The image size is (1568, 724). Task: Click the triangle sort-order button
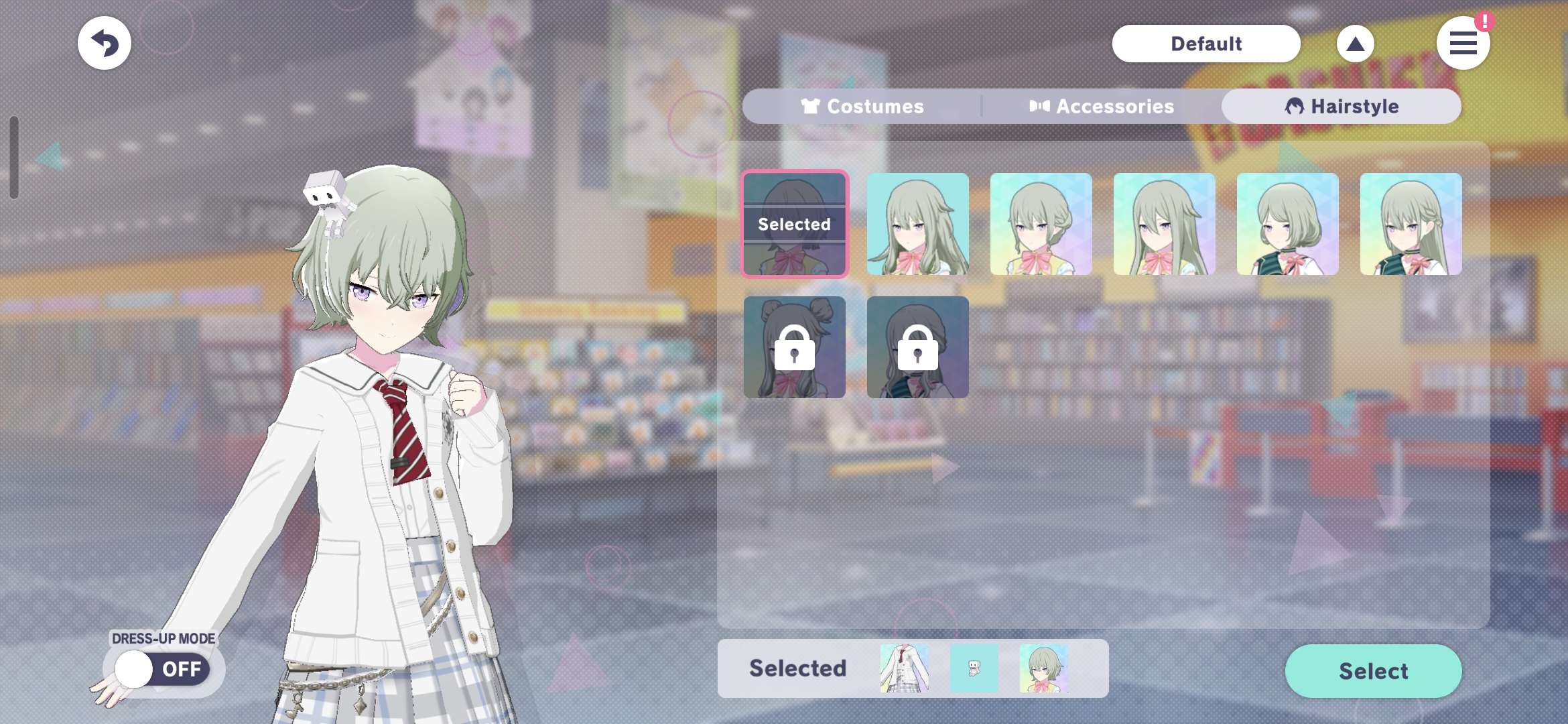click(1355, 44)
